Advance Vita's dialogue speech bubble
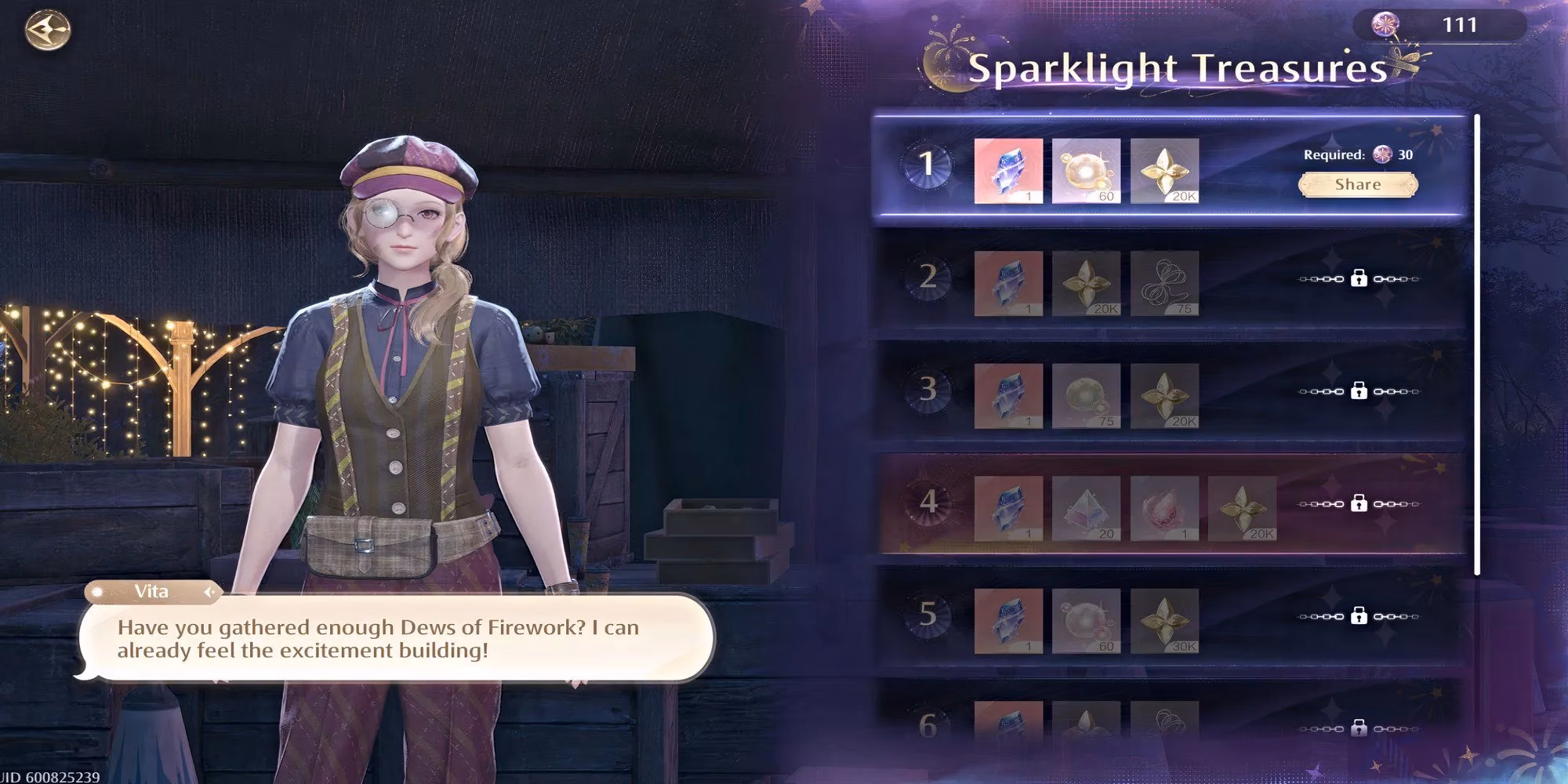This screenshot has width=1568, height=784. [x=396, y=639]
